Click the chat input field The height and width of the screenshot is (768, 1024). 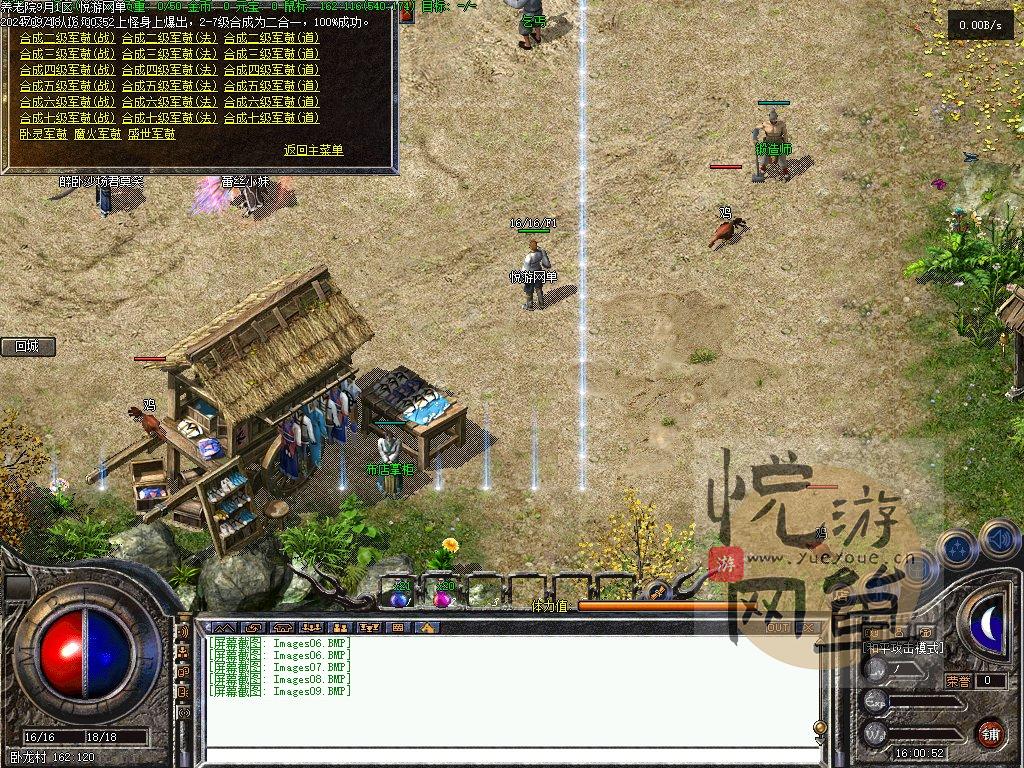click(510, 741)
